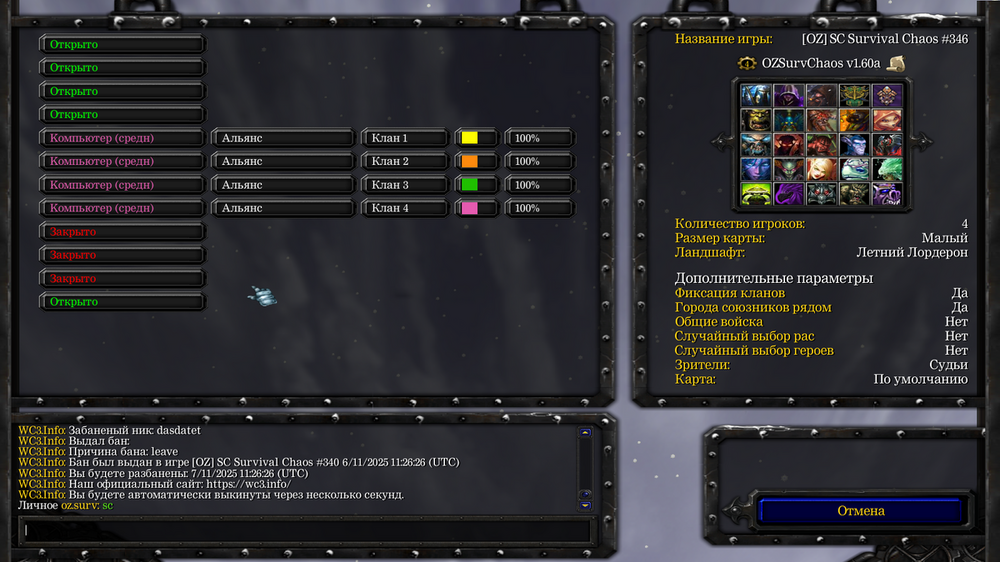Click the chat log scroll-up arrow

(x=585, y=433)
